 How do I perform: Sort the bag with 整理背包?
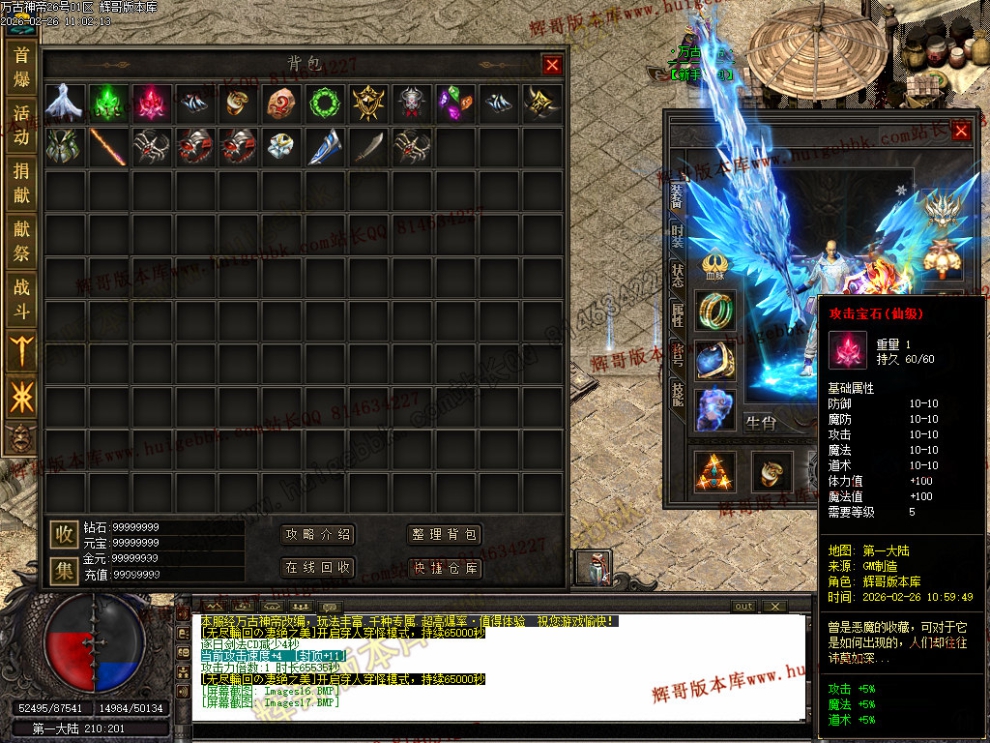[445, 535]
